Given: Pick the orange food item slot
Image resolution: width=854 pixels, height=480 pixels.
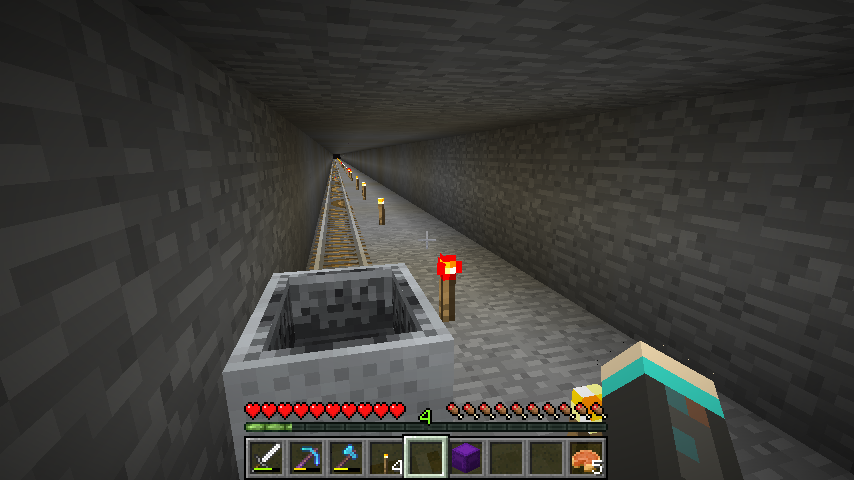Looking at the screenshot, I should 586,459.
